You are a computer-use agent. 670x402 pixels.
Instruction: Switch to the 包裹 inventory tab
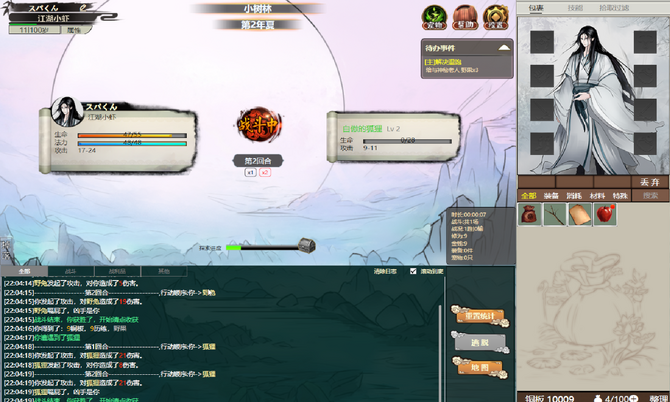tap(536, 8)
